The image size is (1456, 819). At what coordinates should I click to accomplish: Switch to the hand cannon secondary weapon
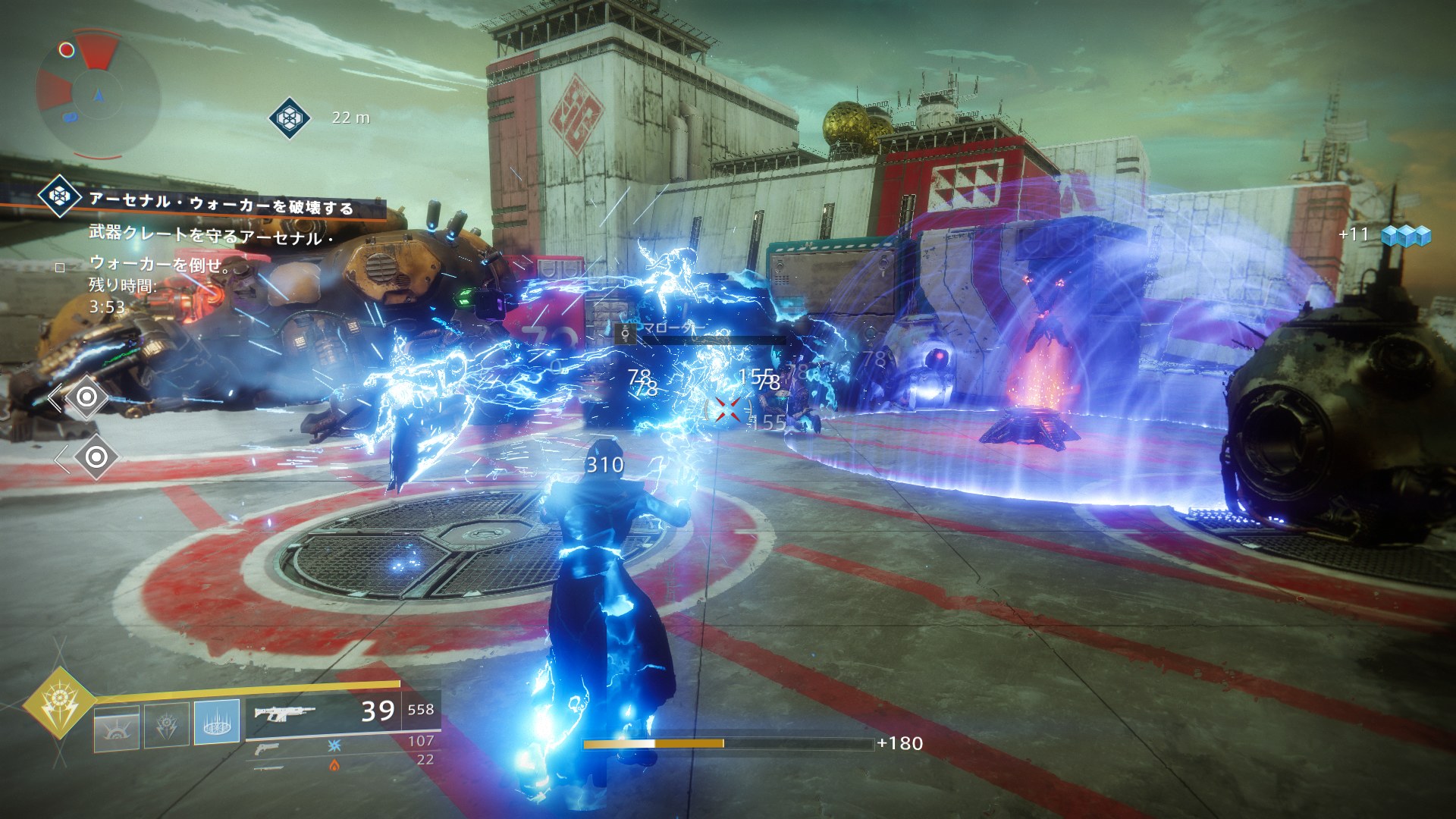(x=267, y=748)
